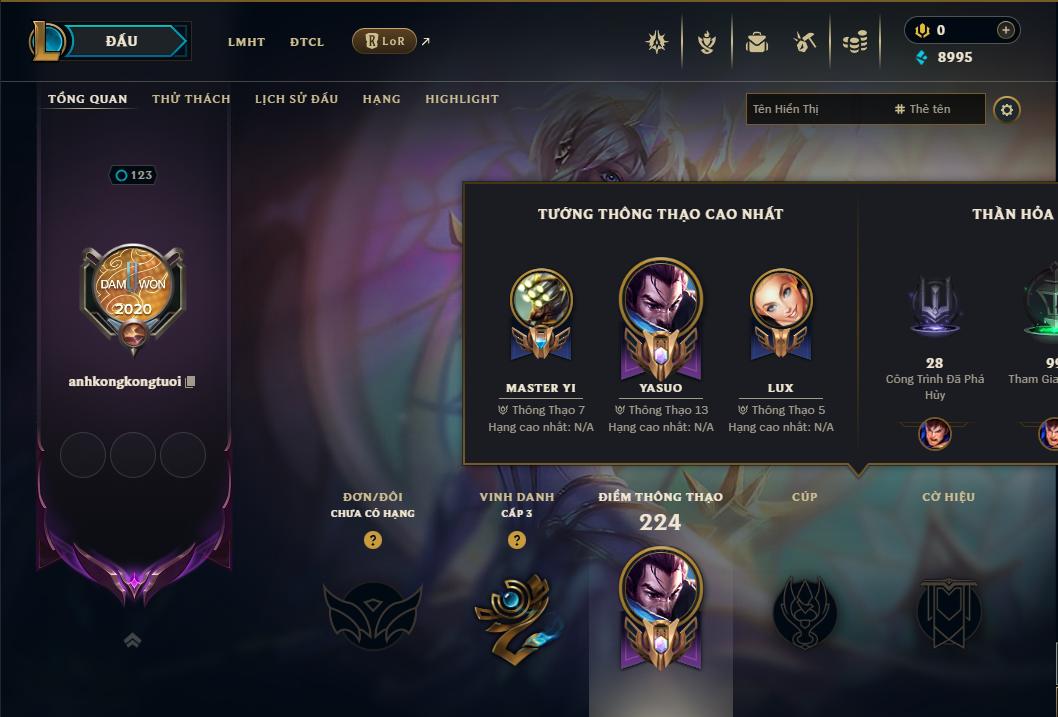The image size is (1058, 717).
Task: Open the CÚP trophy emblem
Action: click(804, 612)
